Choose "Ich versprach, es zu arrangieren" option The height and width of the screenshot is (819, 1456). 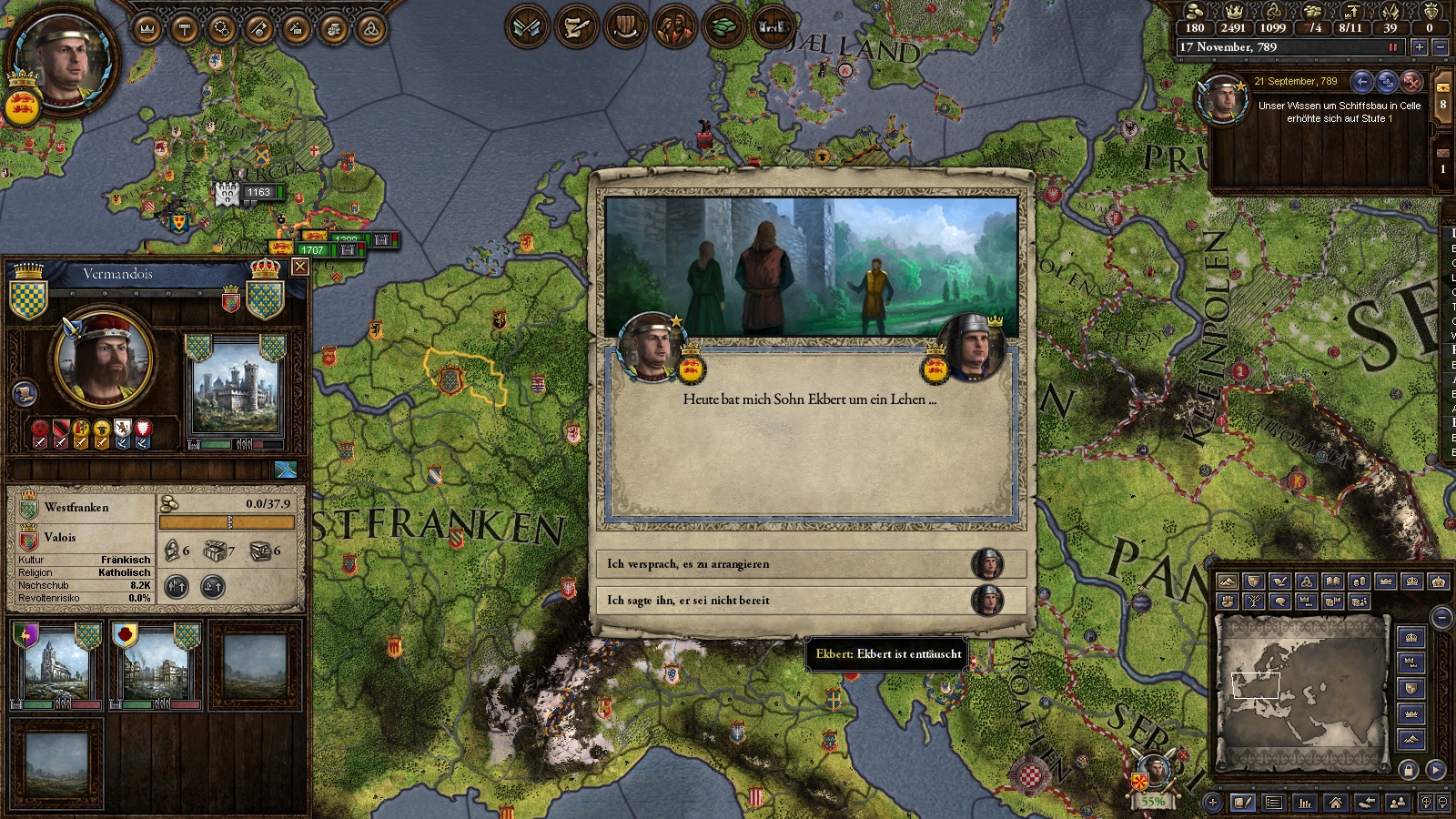[810, 564]
